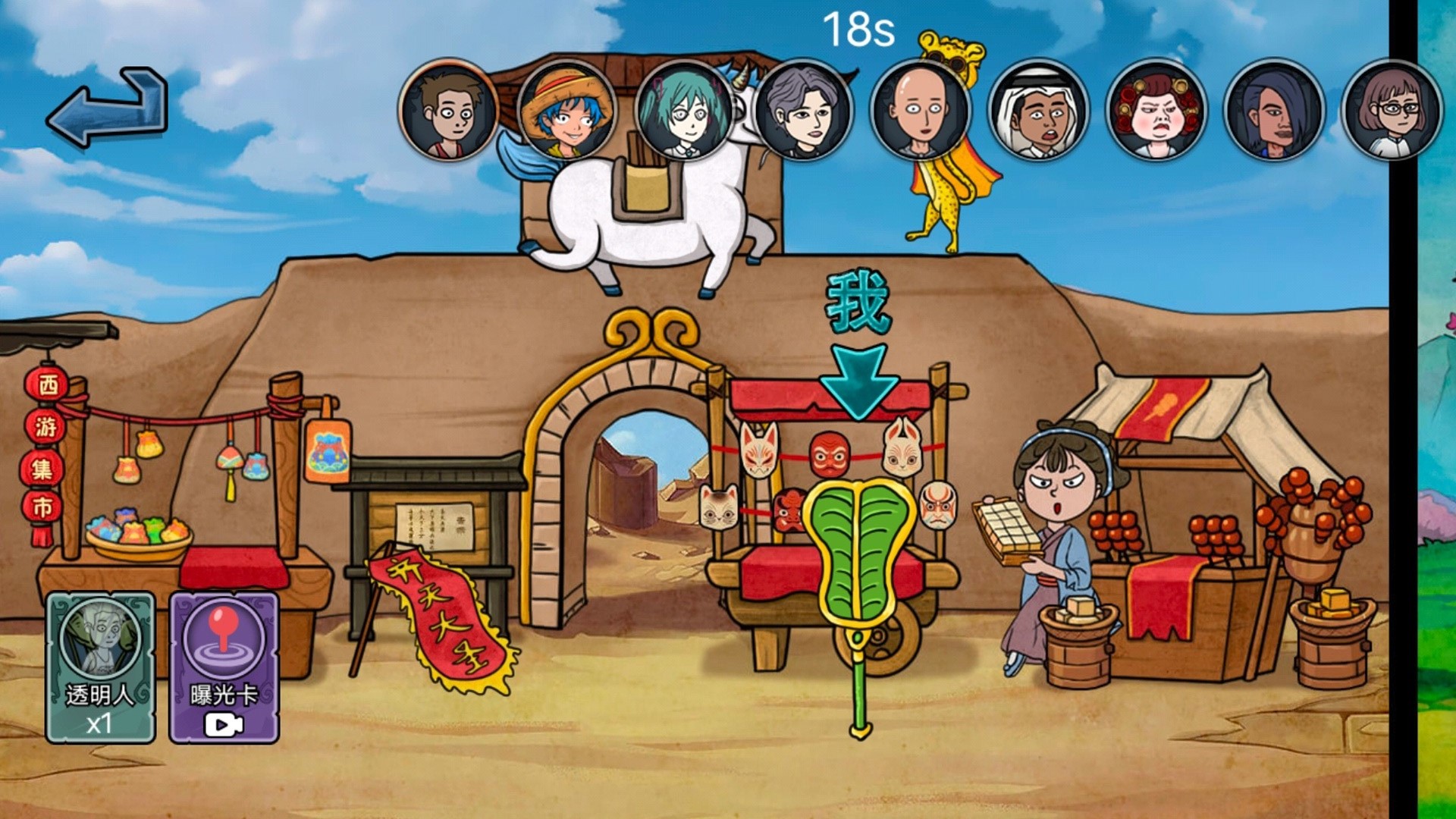Click the bald man player avatar

[x=921, y=110]
